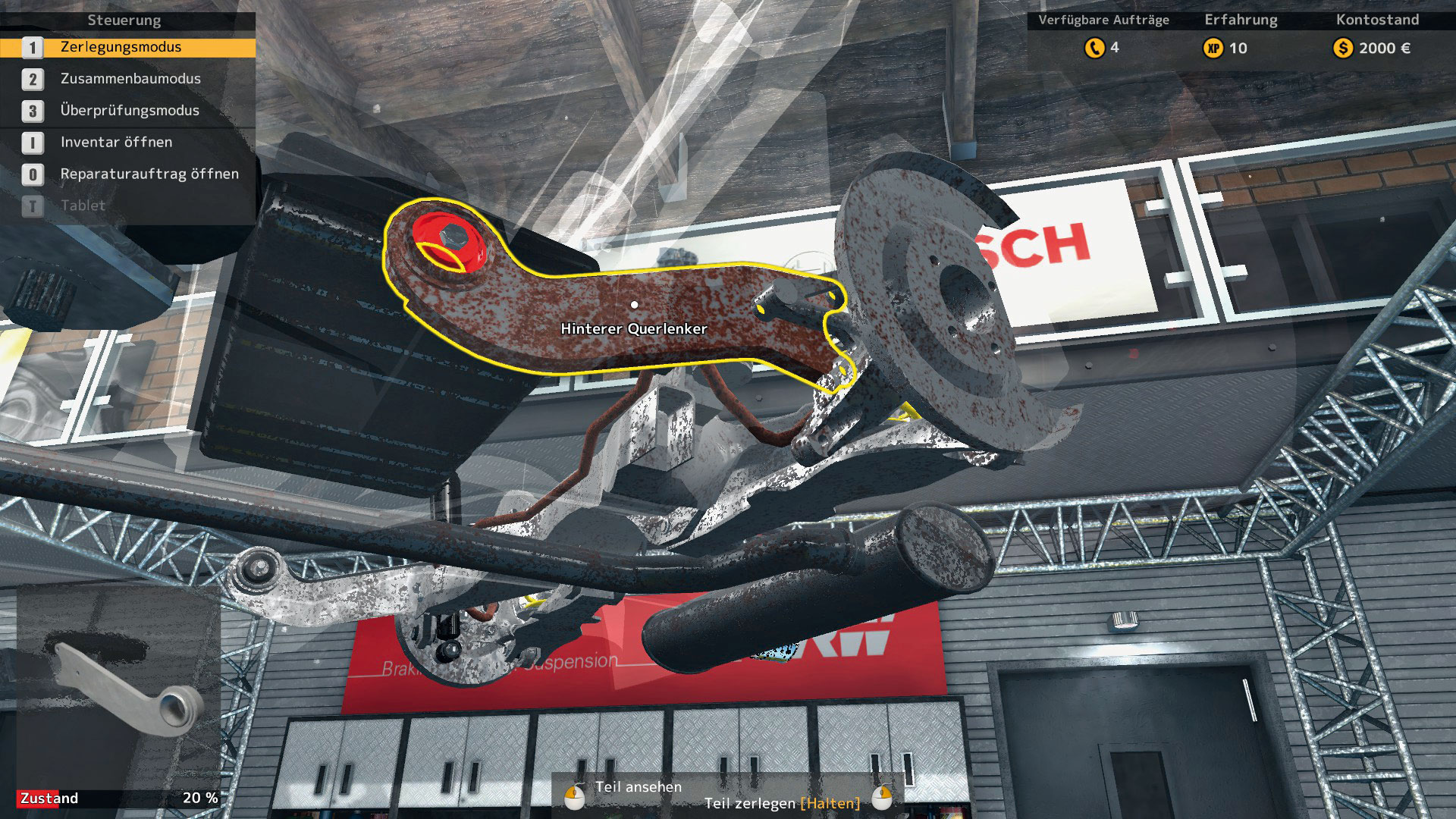Open the inventory via Inventar öffnen
This screenshot has height=819, width=1456.
click(x=116, y=143)
